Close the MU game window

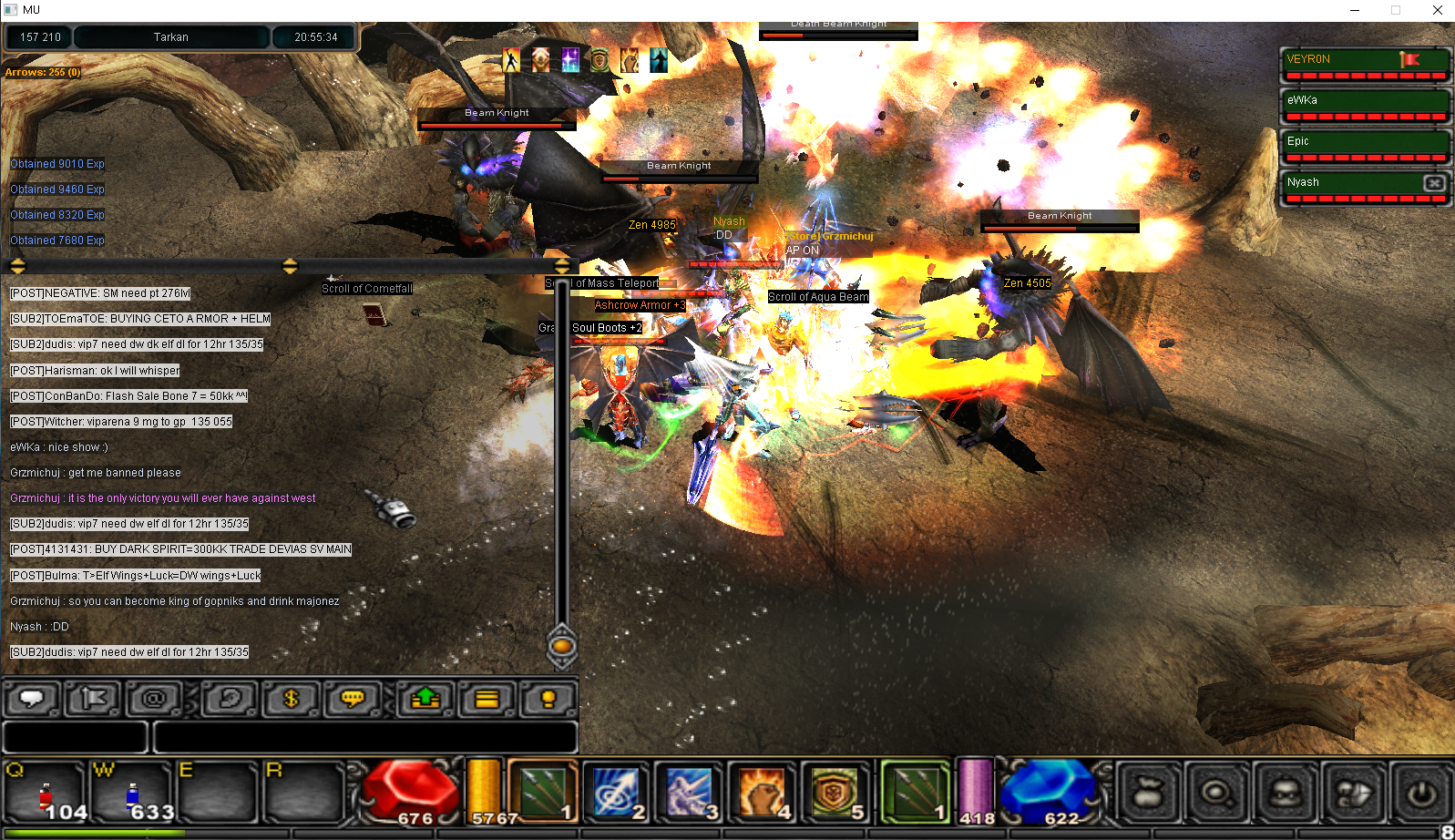pyautogui.click(x=1438, y=10)
